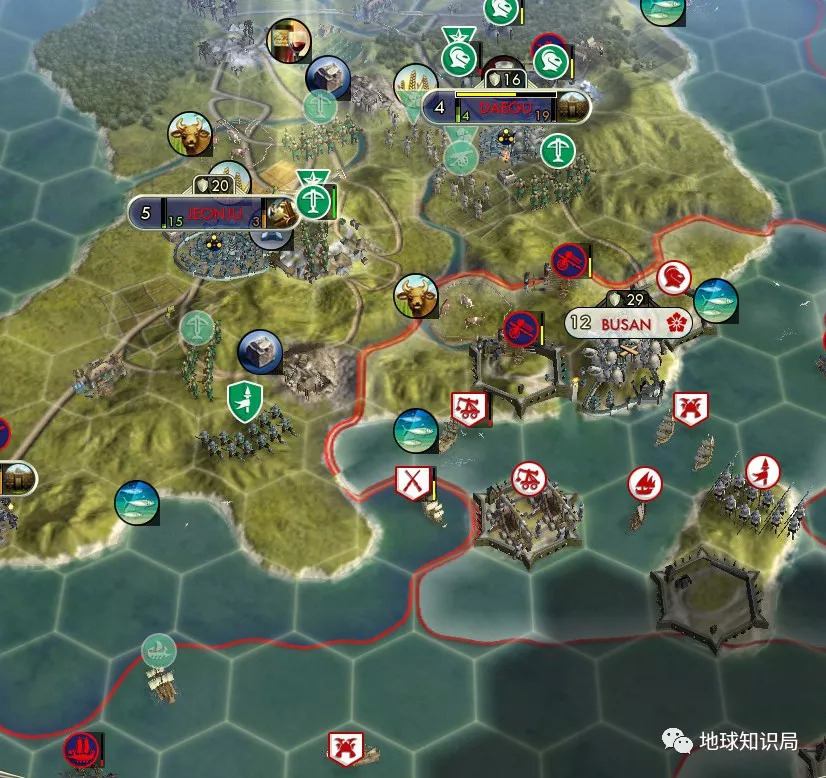Select the Jeonju city banner

212,213
